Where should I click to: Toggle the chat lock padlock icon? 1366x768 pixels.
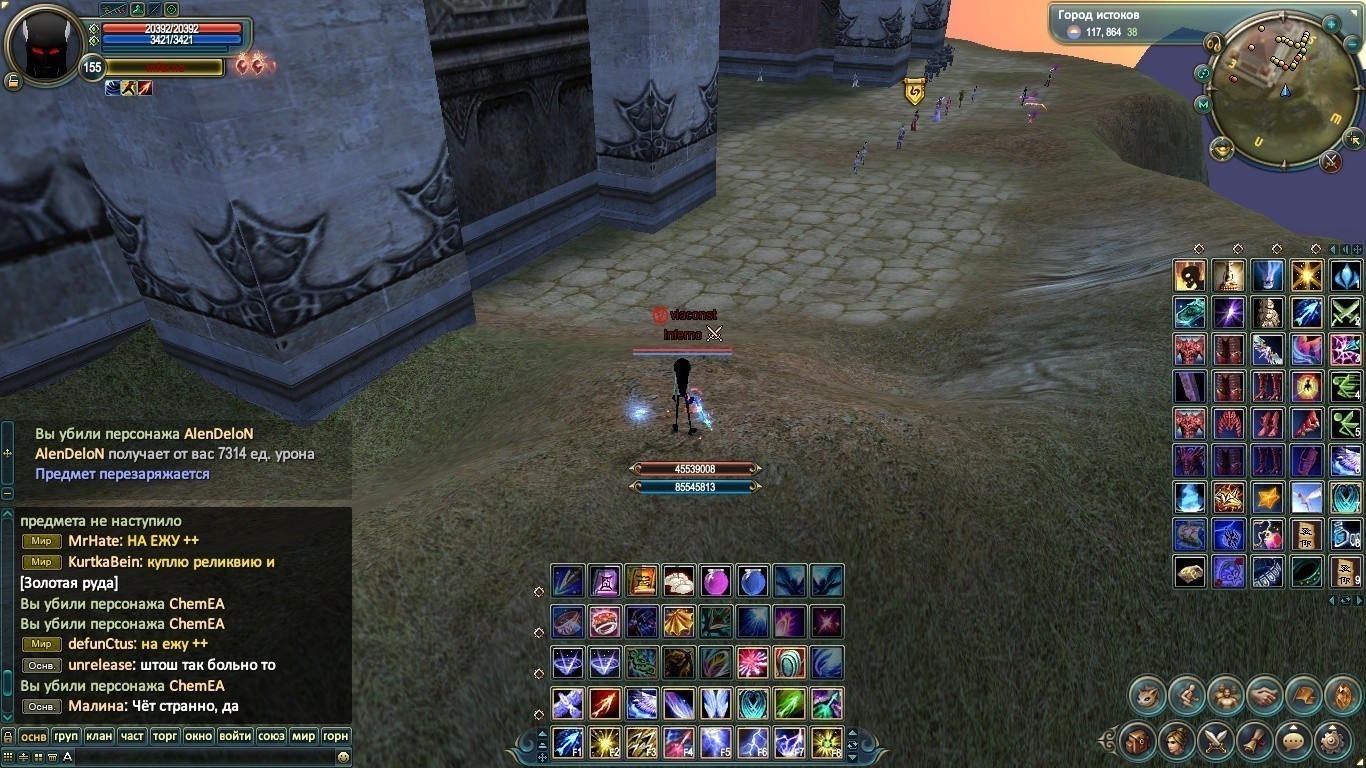pos(8,736)
